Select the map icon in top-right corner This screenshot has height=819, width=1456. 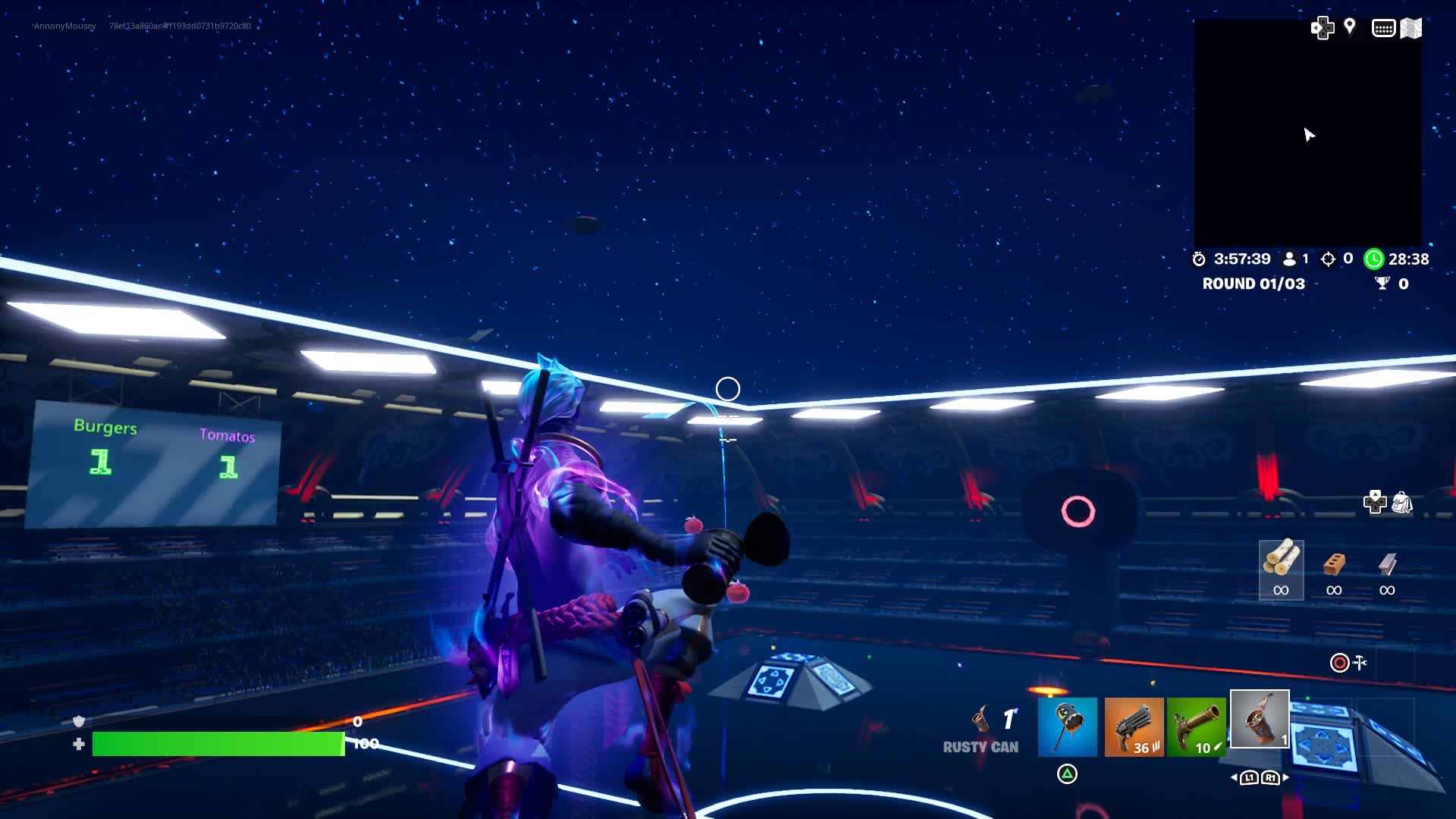1412,27
